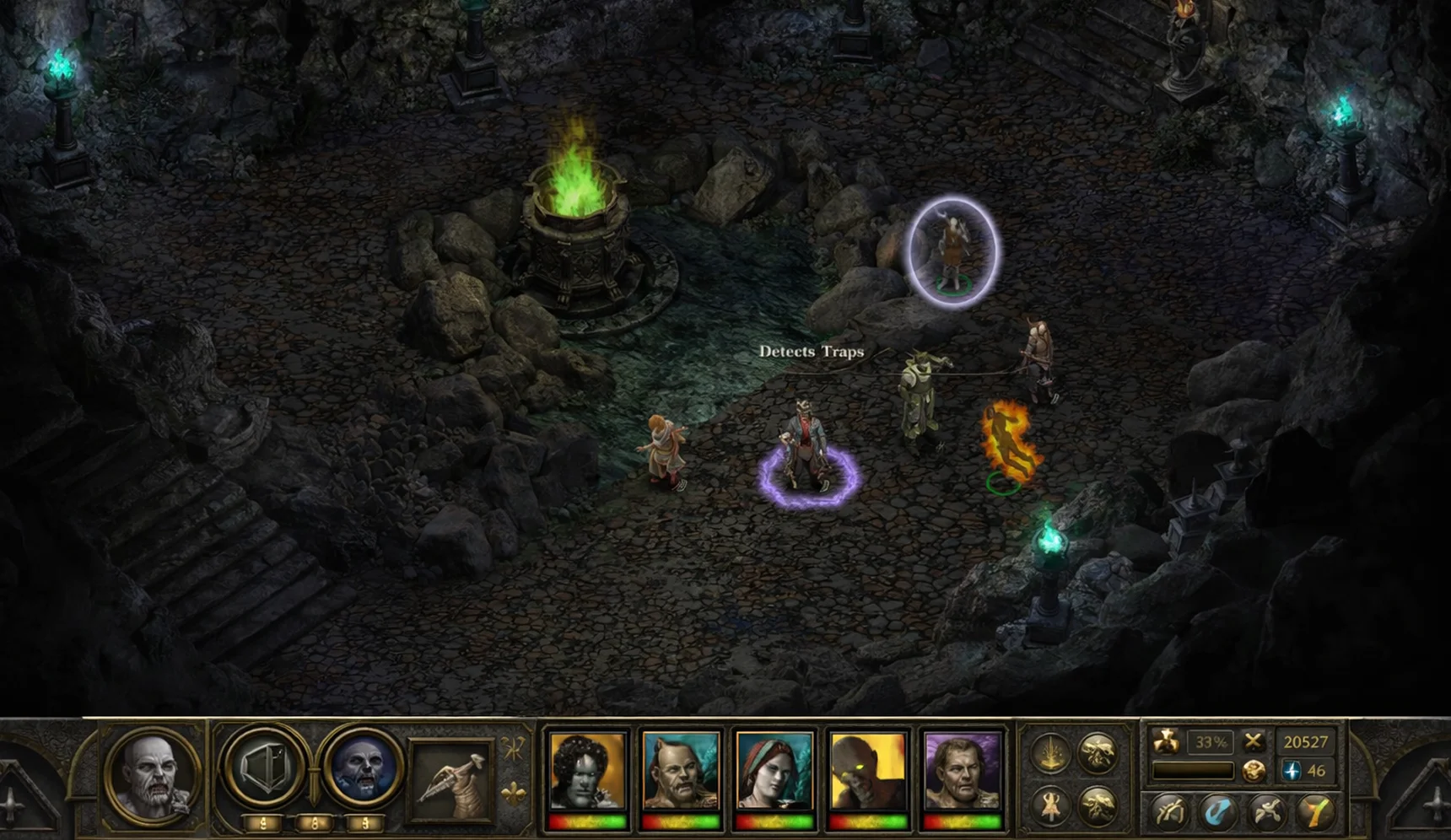Select the shield defense icon near the portrait
The image size is (1451, 840).
(264, 768)
